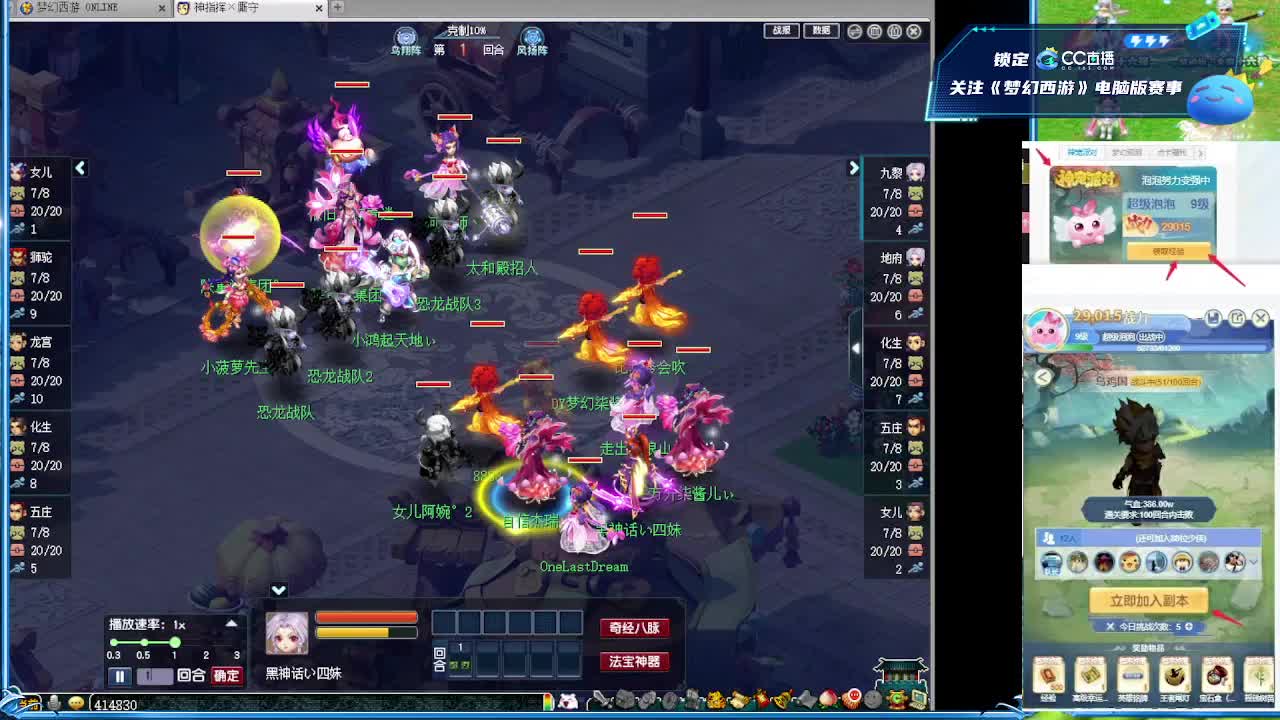Click the golden bell icon in the item tray
This screenshot has height=720, width=1280.
780,700
